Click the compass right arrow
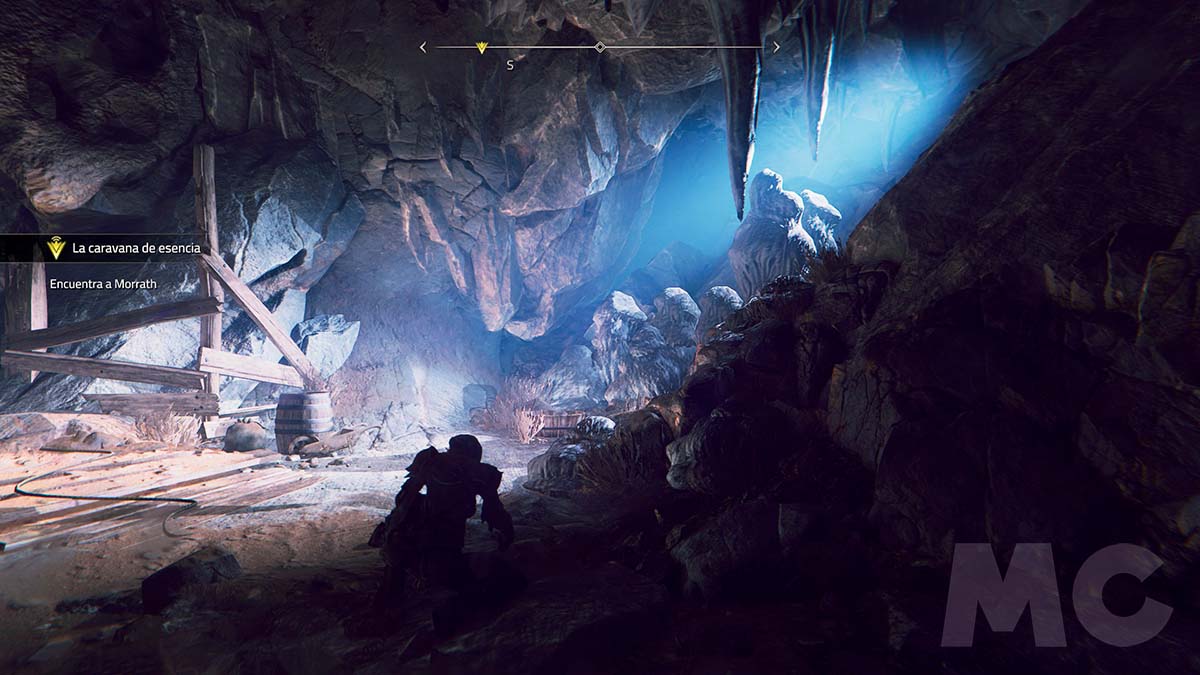 [777, 47]
